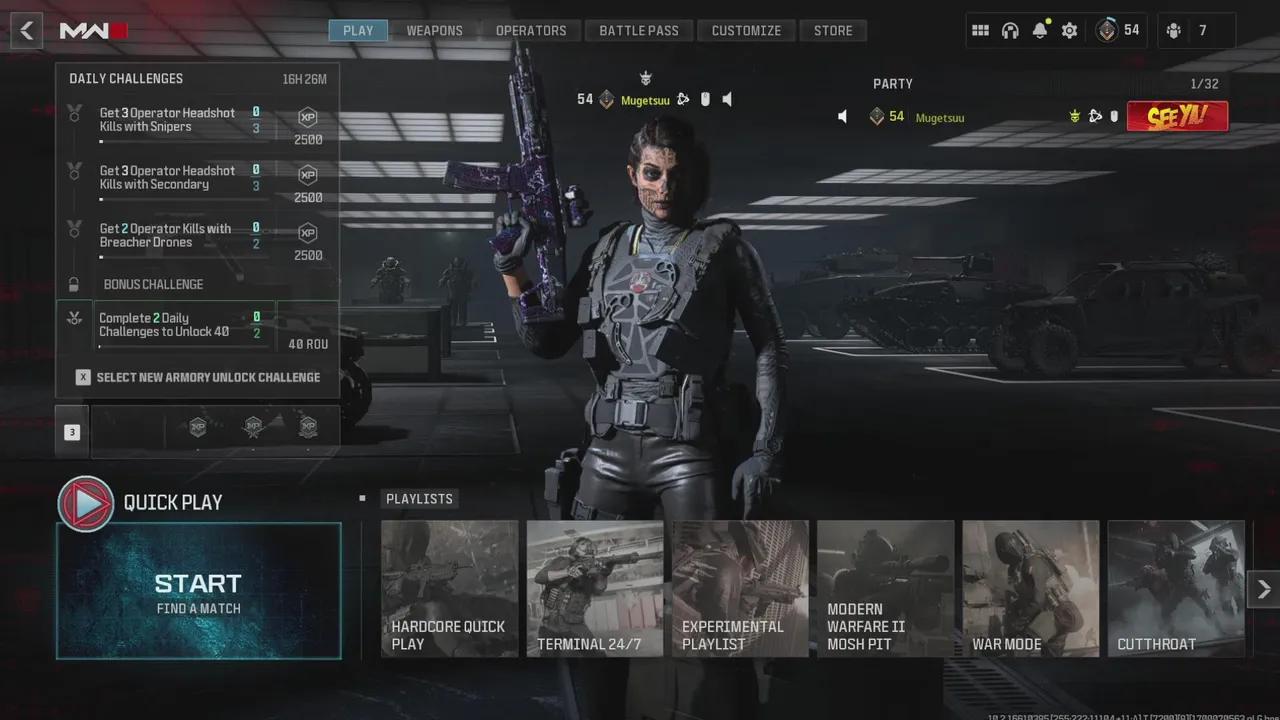This screenshot has width=1280, height=720.
Task: Click the rank 54 emblem in the top bar
Action: pos(1106,30)
